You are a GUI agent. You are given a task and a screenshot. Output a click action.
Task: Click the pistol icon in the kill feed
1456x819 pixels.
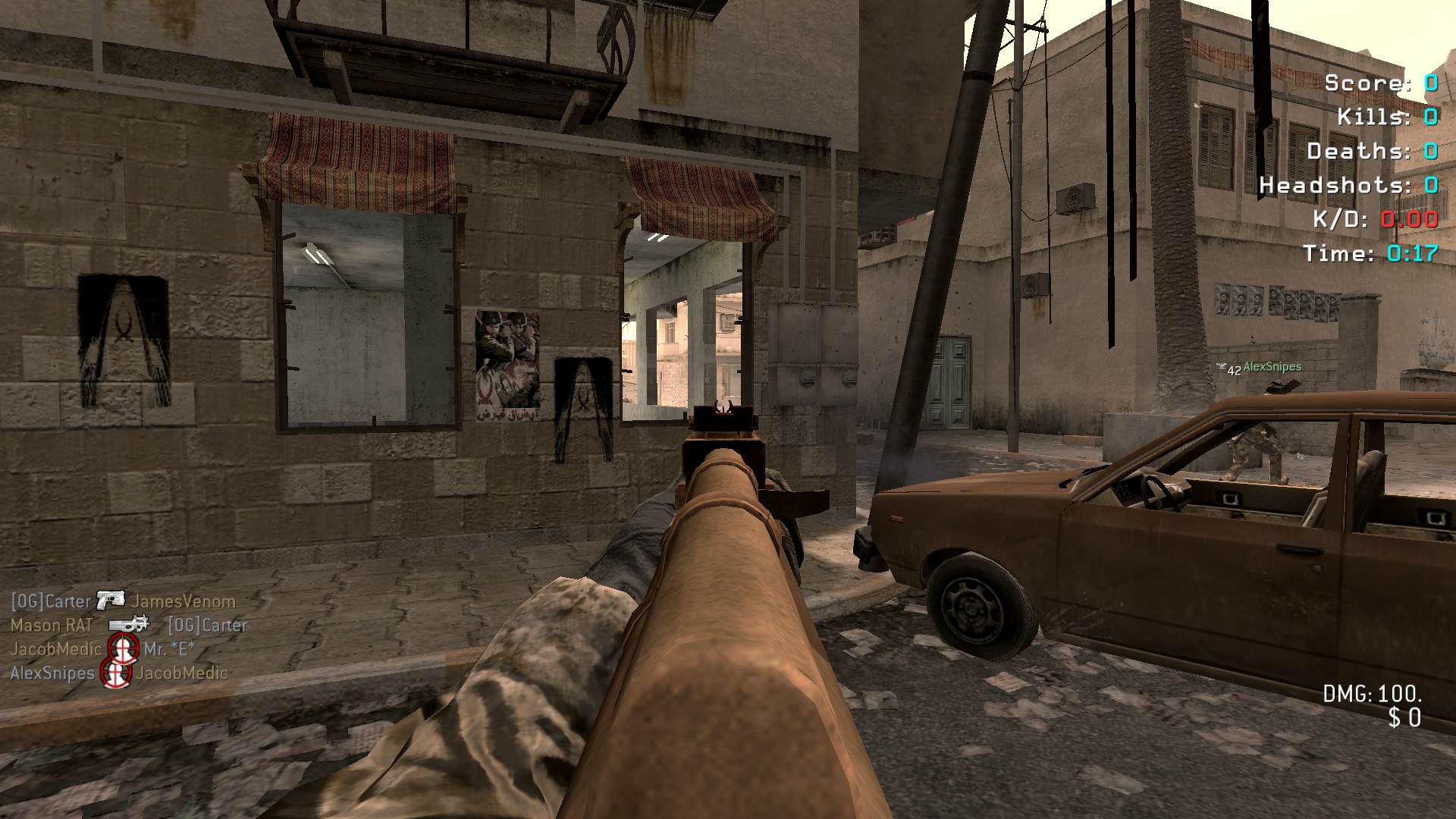tap(111, 600)
